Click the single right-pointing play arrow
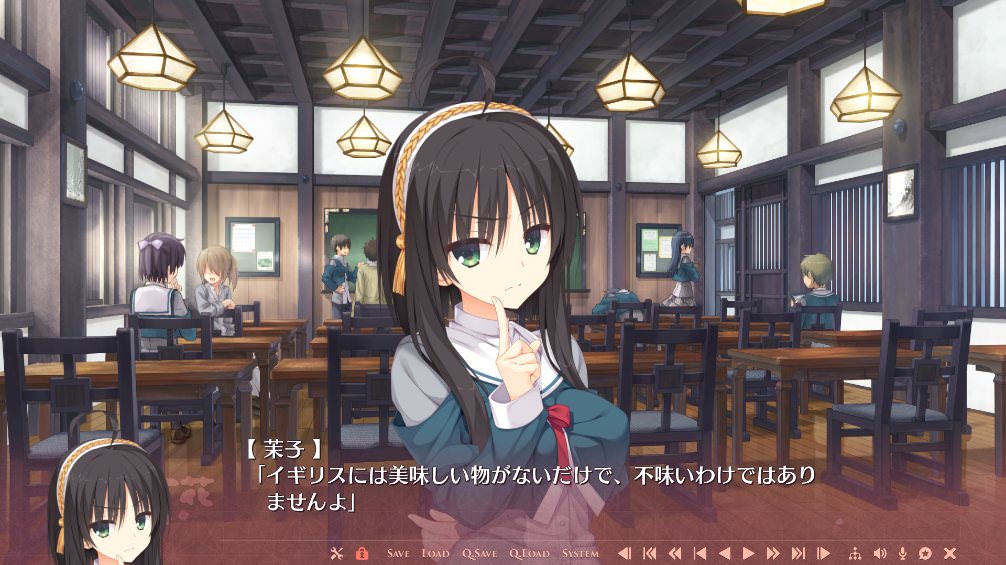This screenshot has width=1006, height=565. pyautogui.click(x=748, y=553)
